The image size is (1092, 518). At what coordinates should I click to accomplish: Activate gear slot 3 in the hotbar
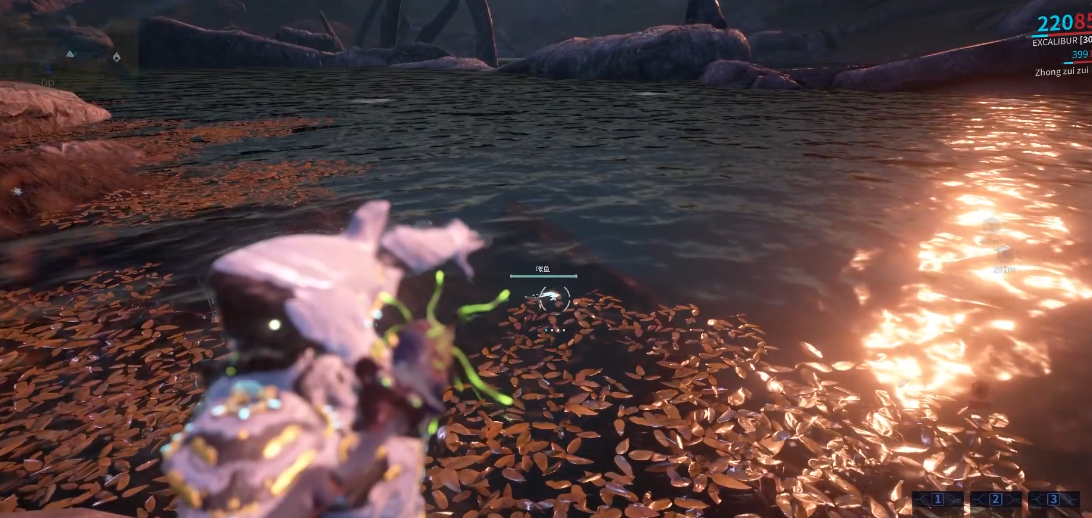pos(1053,499)
